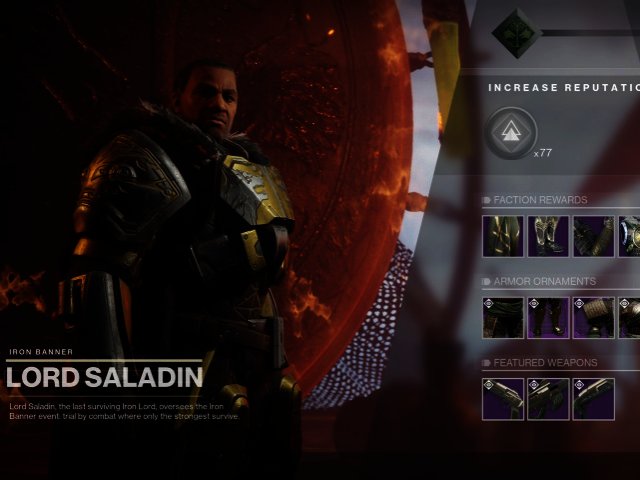
Task: Open the leg armor ornament in Armor Ornaments
Action: click(548, 317)
